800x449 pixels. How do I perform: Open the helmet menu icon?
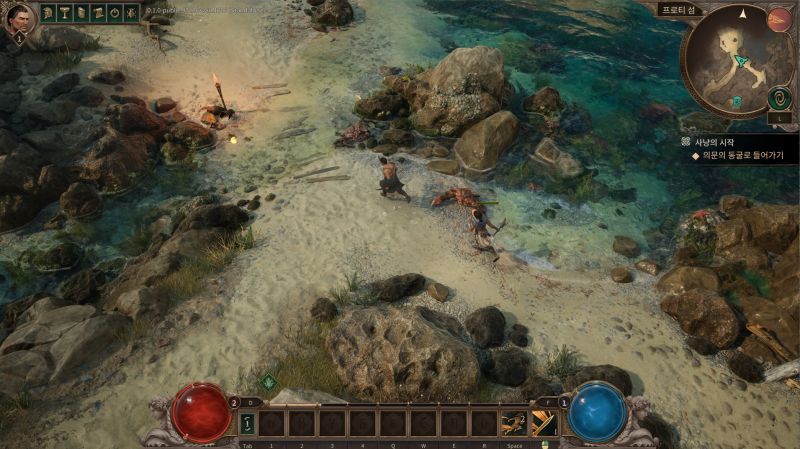tap(49, 13)
